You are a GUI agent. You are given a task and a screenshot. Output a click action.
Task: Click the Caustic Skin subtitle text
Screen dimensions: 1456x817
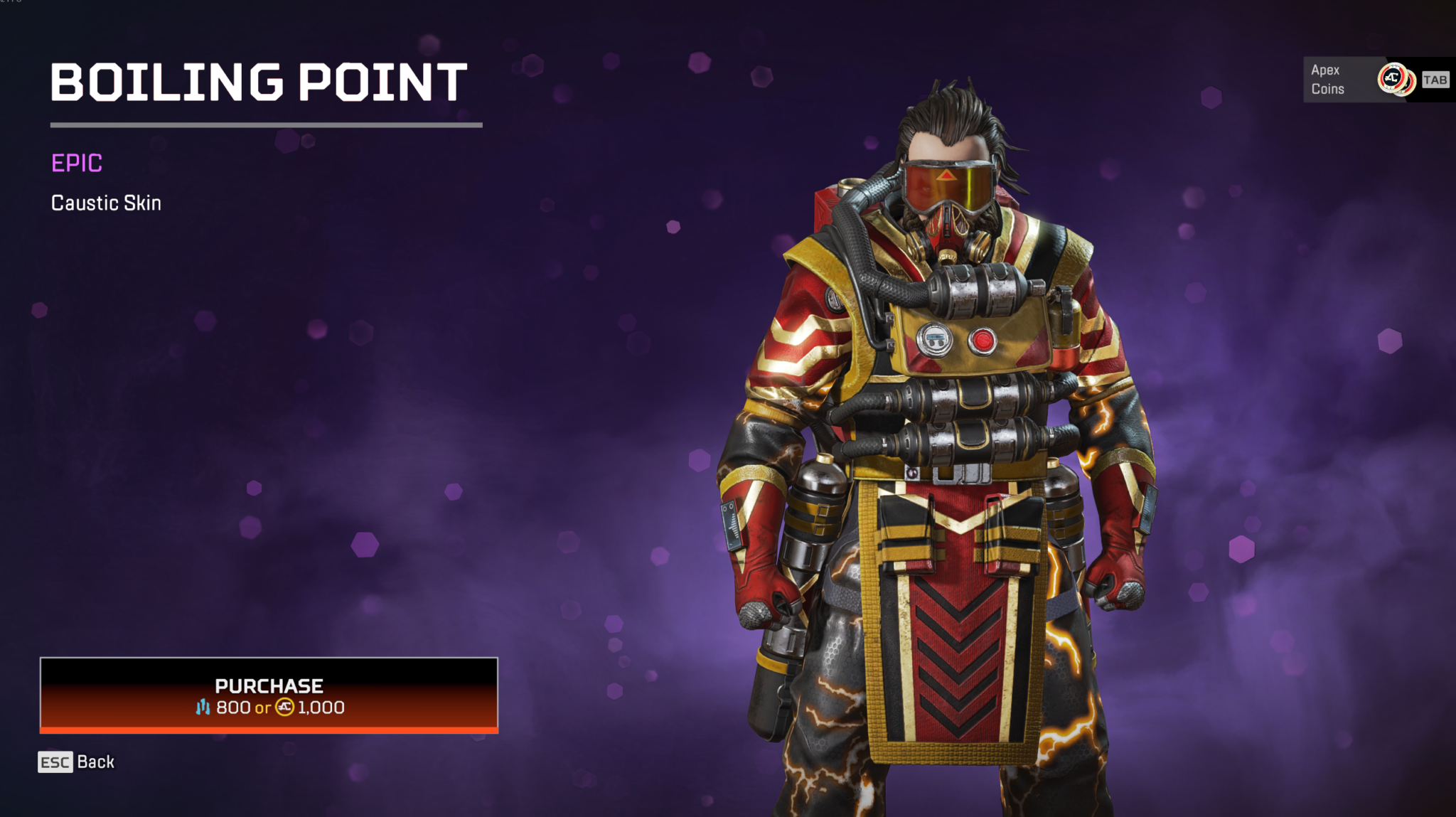pos(105,203)
